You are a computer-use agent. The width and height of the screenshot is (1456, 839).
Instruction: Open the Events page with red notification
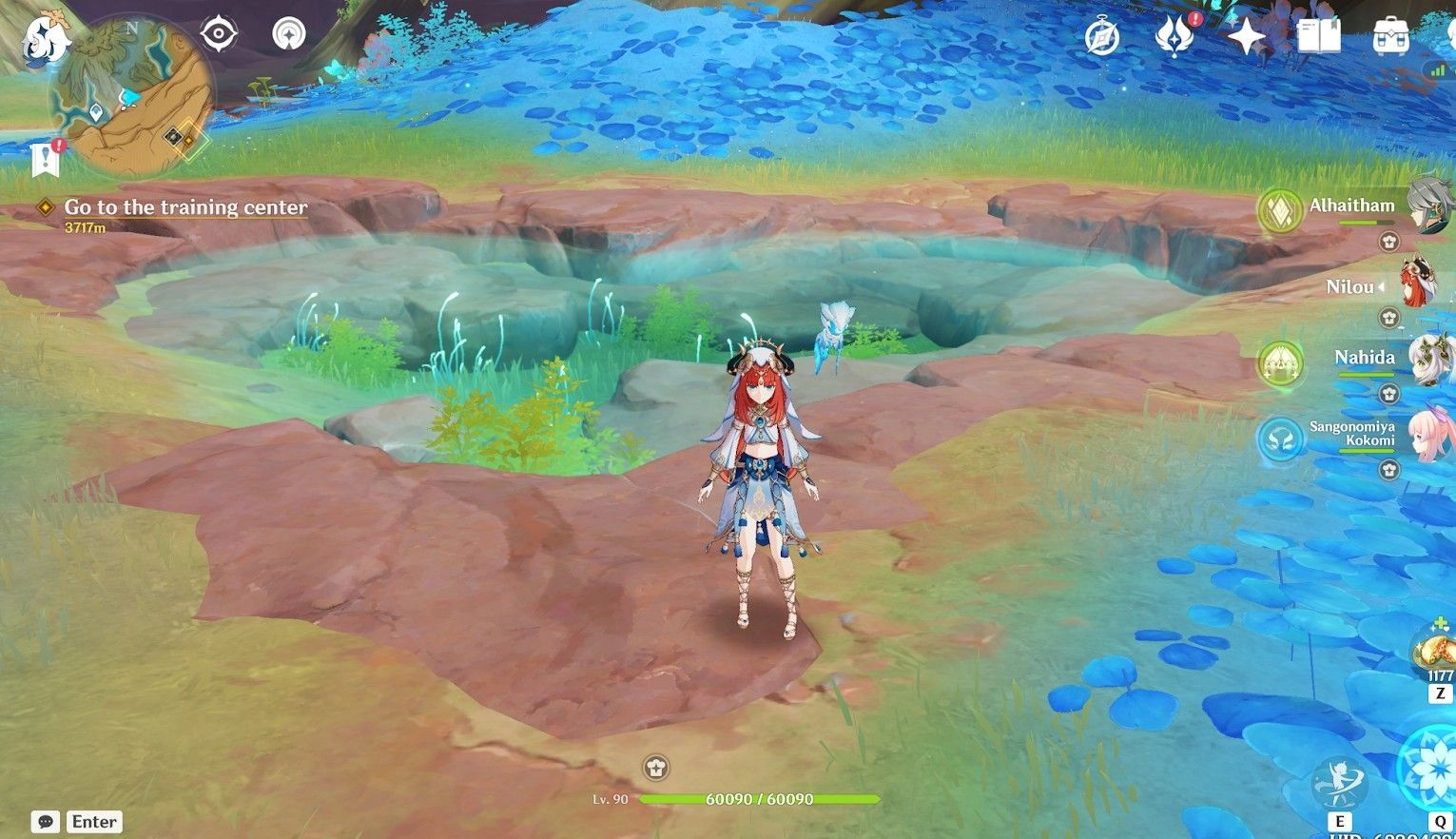(x=1176, y=38)
